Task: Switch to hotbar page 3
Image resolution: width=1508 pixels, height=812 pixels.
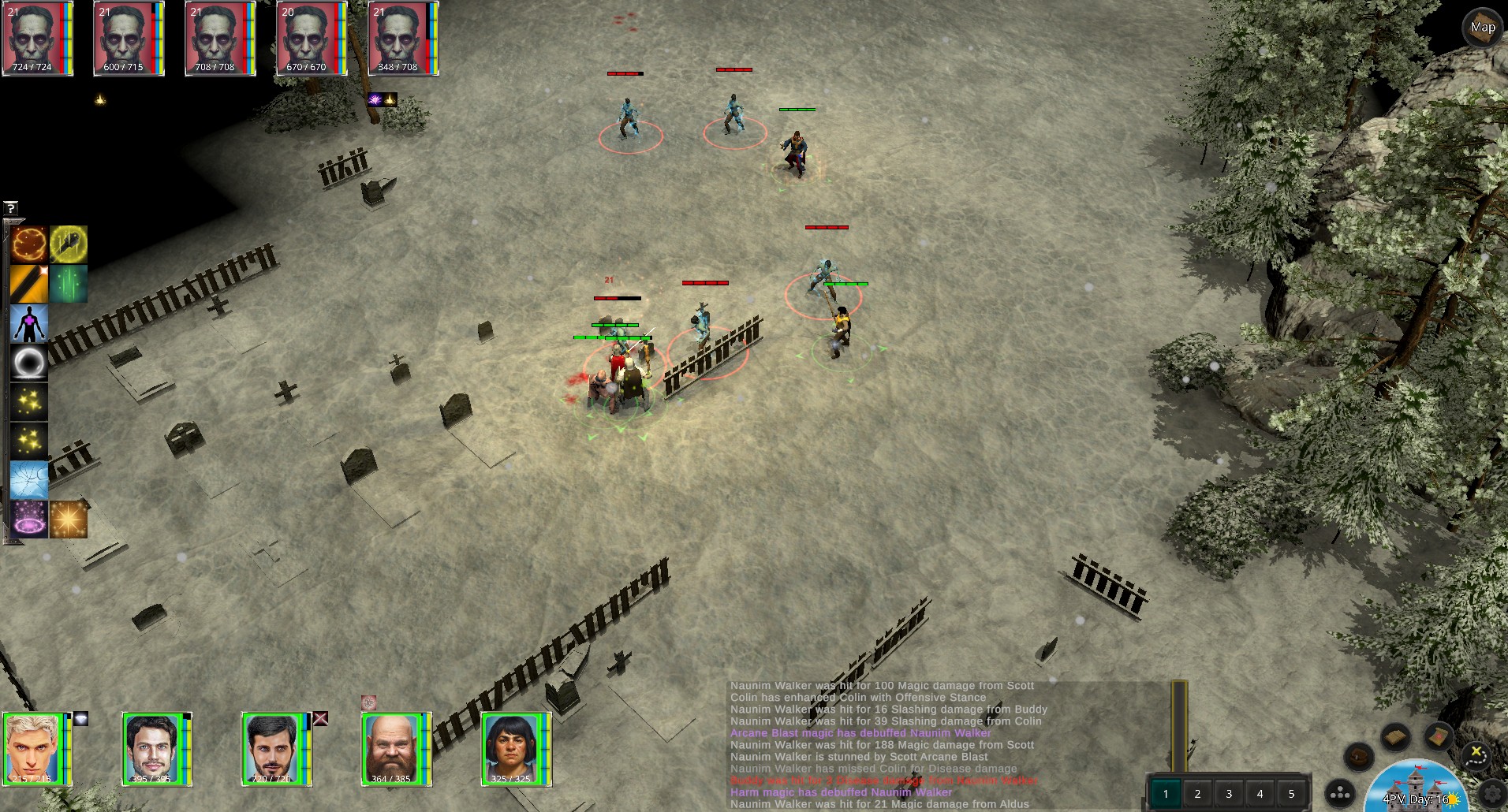Action: pyautogui.click(x=1229, y=794)
